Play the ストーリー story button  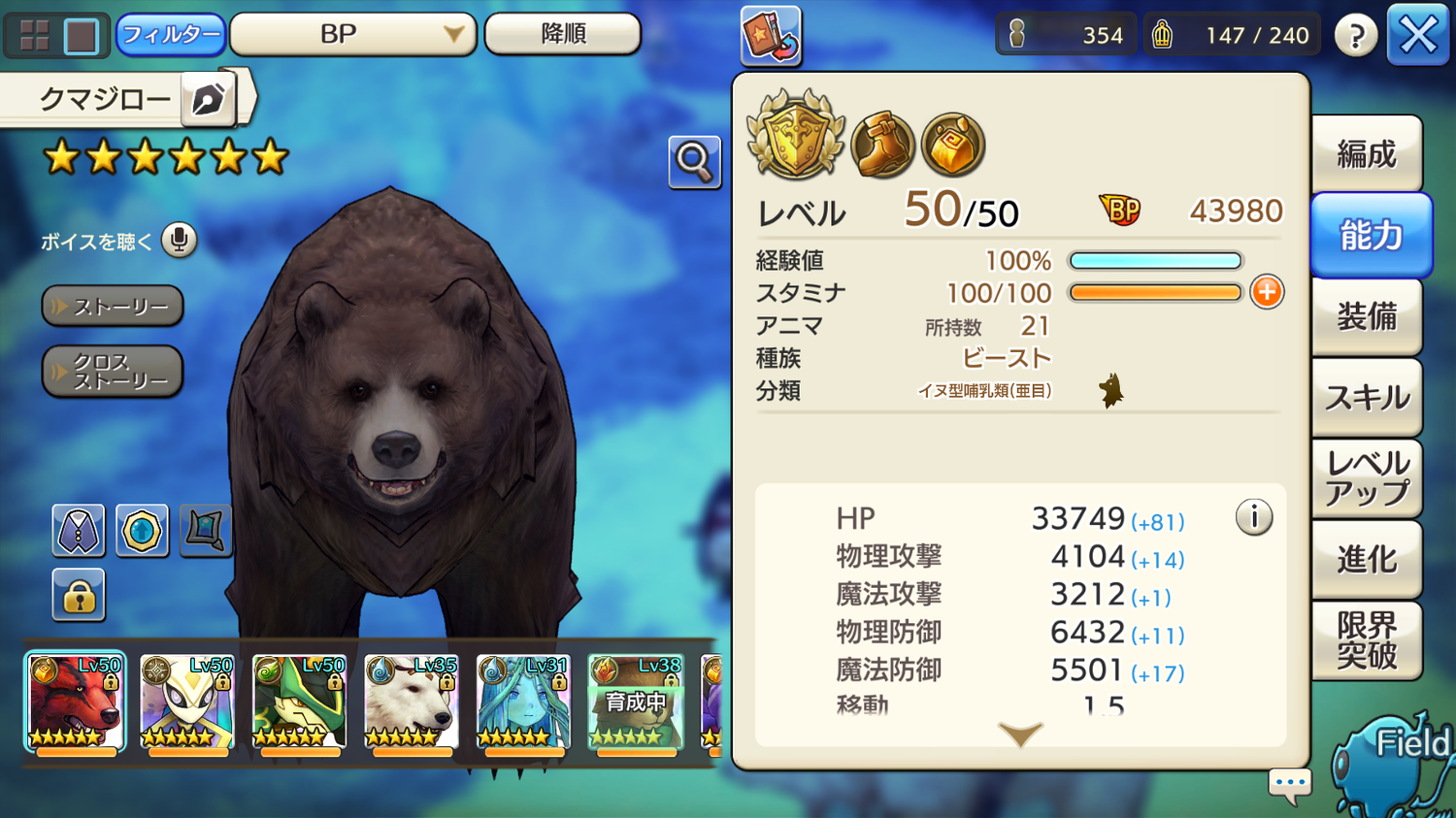[113, 307]
